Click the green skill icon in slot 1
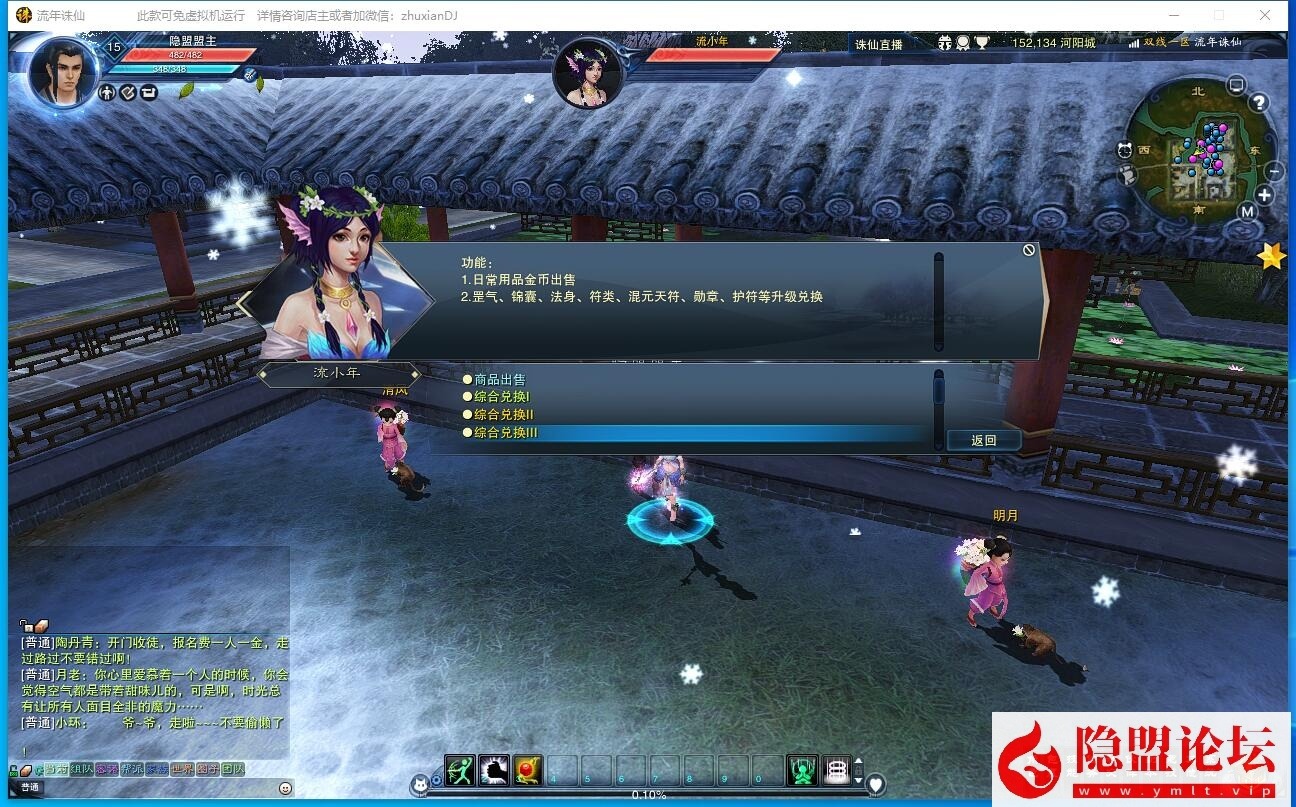The width and height of the screenshot is (1296, 807). pyautogui.click(x=460, y=770)
